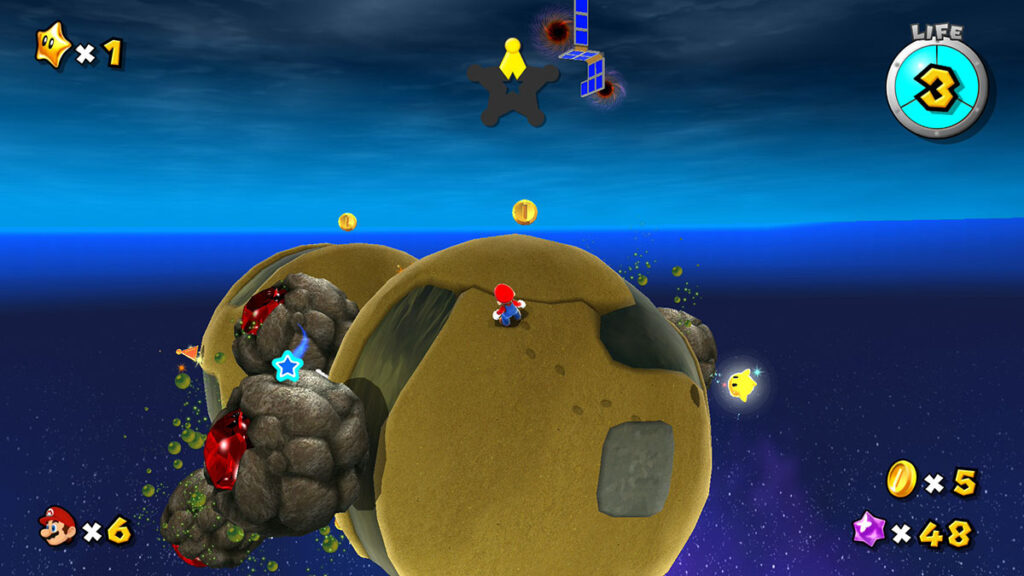Select the Mario head lives icon
The width and height of the screenshot is (1024, 576).
tap(57, 526)
